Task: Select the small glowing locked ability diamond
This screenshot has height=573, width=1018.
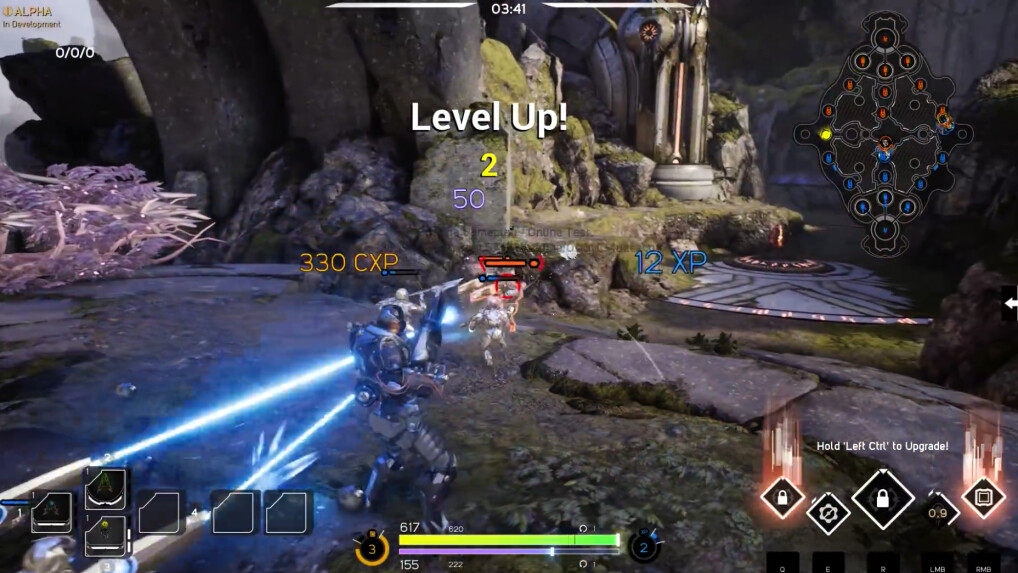Action: point(781,496)
